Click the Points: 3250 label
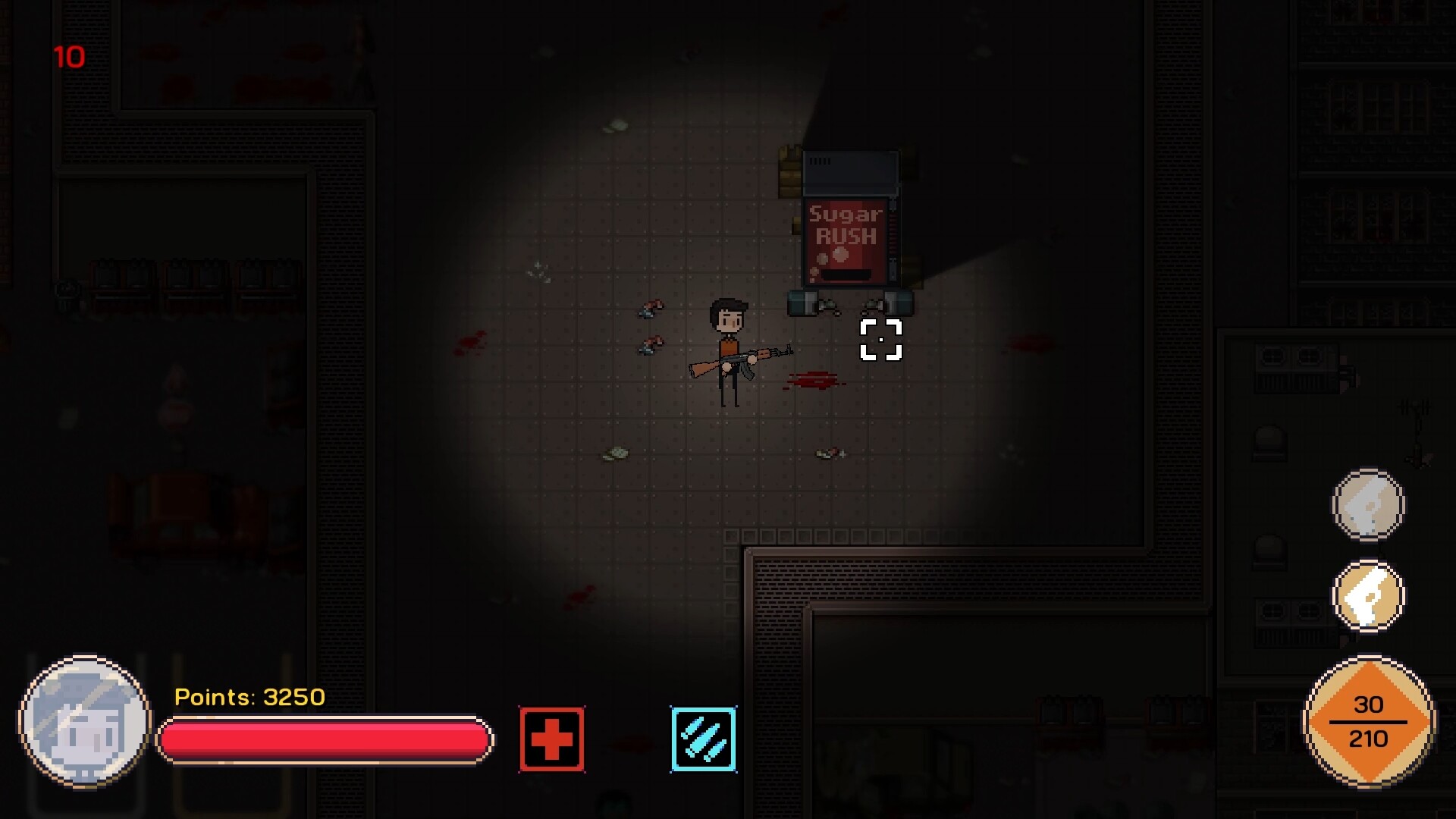The width and height of the screenshot is (1456, 819). point(249,697)
